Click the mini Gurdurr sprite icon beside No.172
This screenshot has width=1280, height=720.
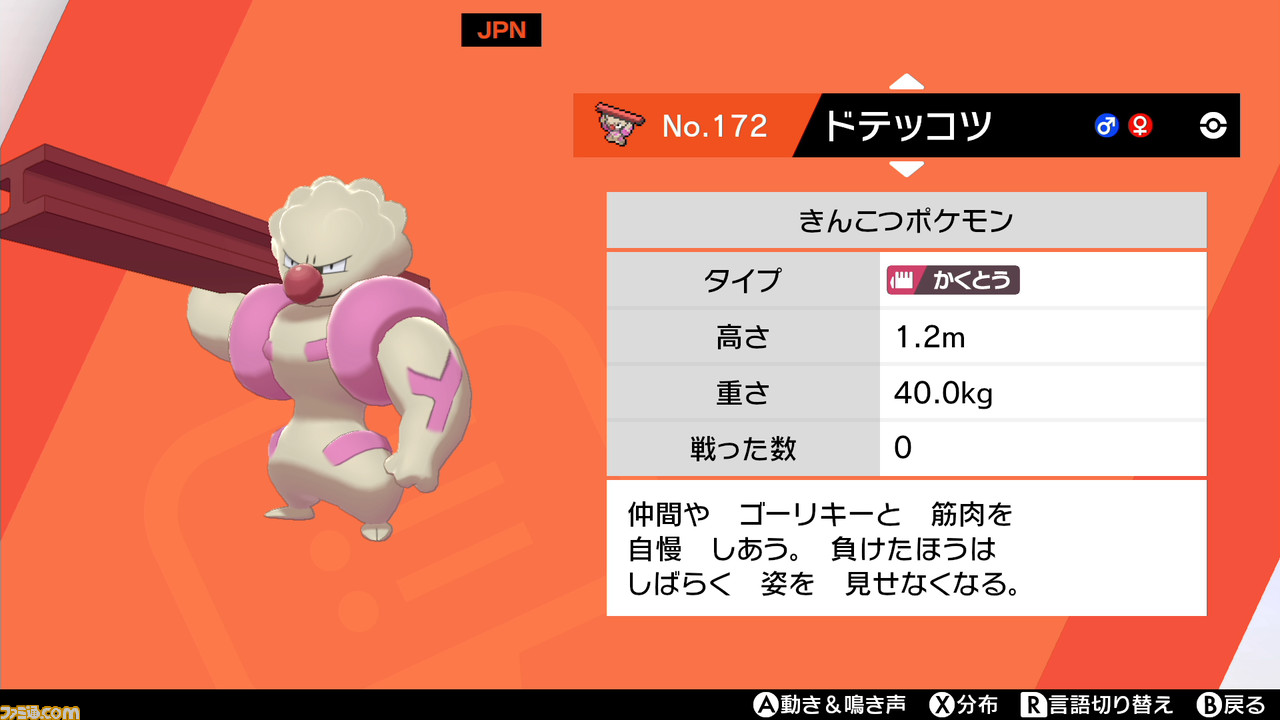[621, 125]
